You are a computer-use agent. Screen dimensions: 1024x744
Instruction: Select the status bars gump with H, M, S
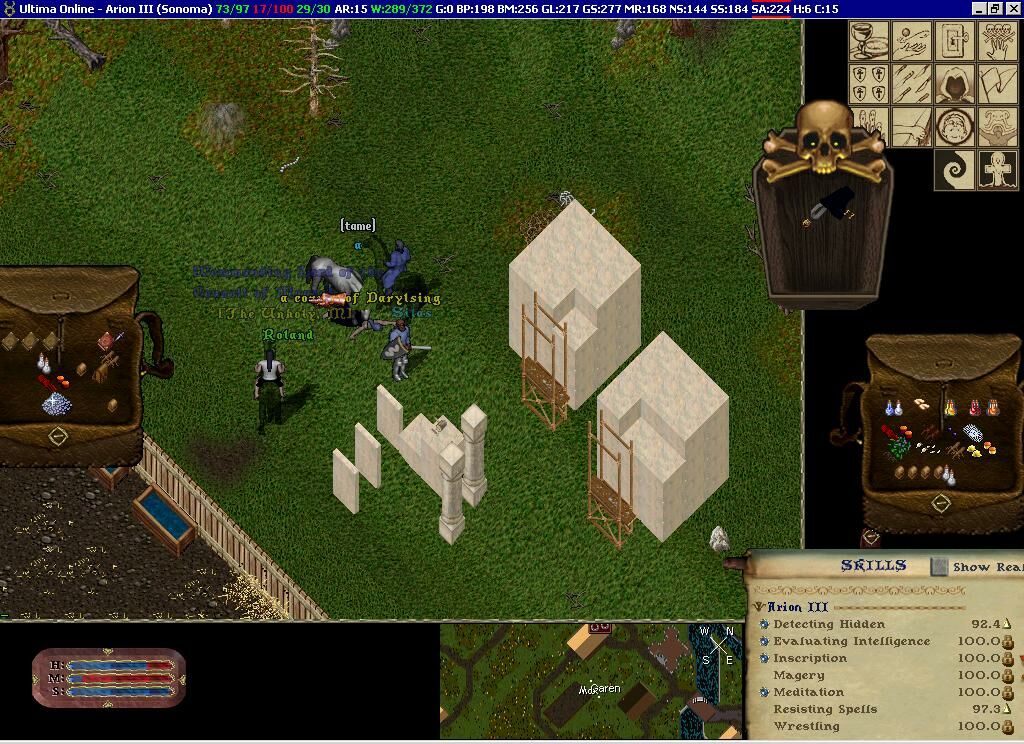coord(108,678)
